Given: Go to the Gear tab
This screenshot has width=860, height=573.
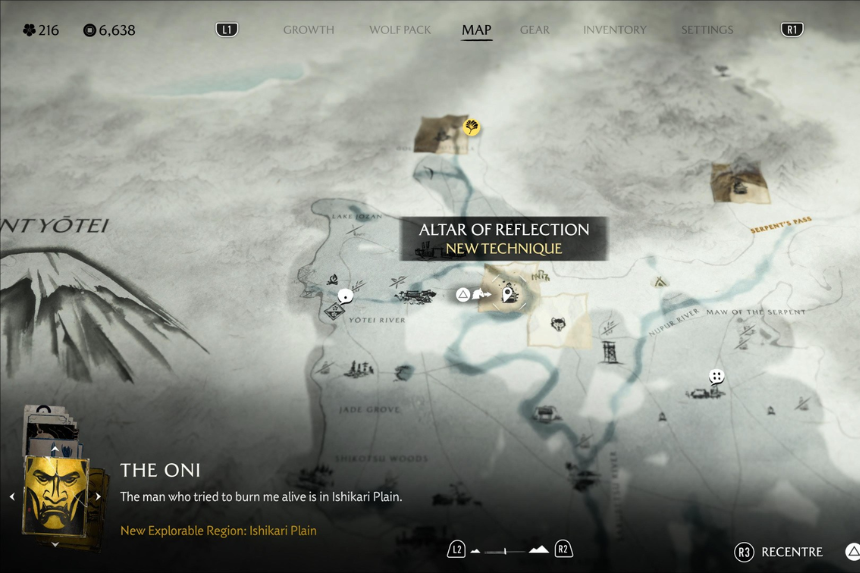Looking at the screenshot, I should click(x=535, y=30).
